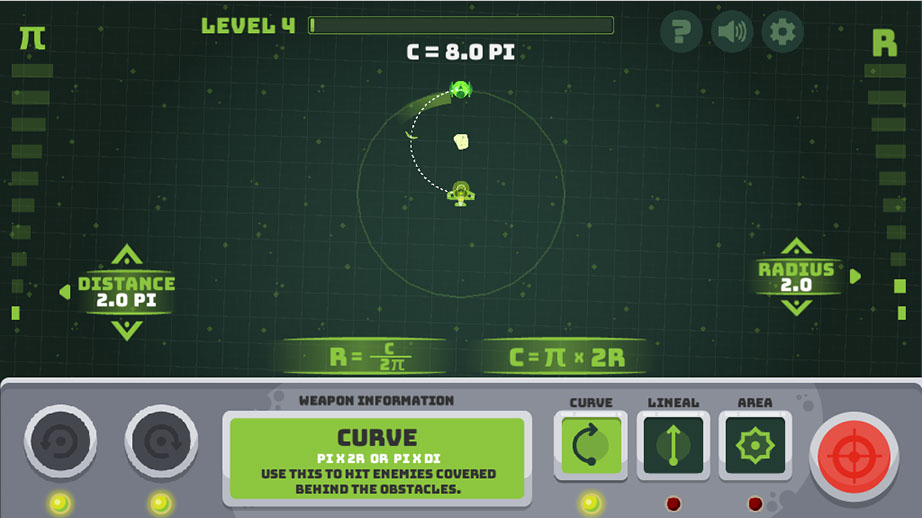Select the Lineal weapon
The image size is (922, 518).
(x=673, y=445)
